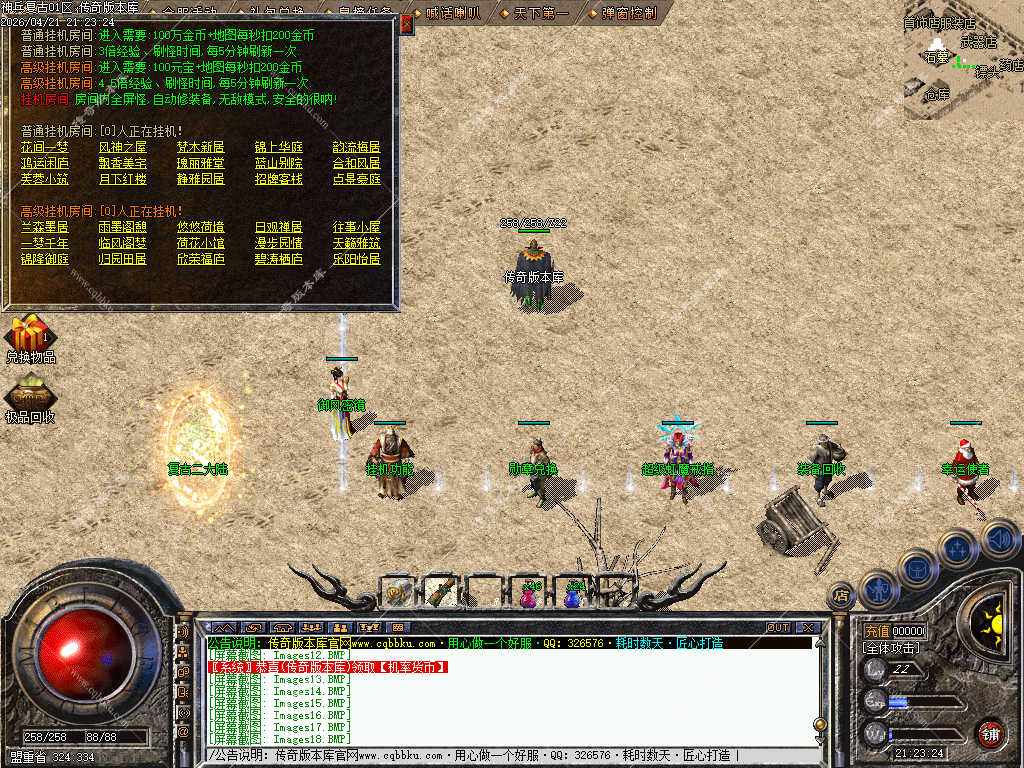Click the OUT button above chat
Viewport: 1024px width, 768px height.
point(778,628)
